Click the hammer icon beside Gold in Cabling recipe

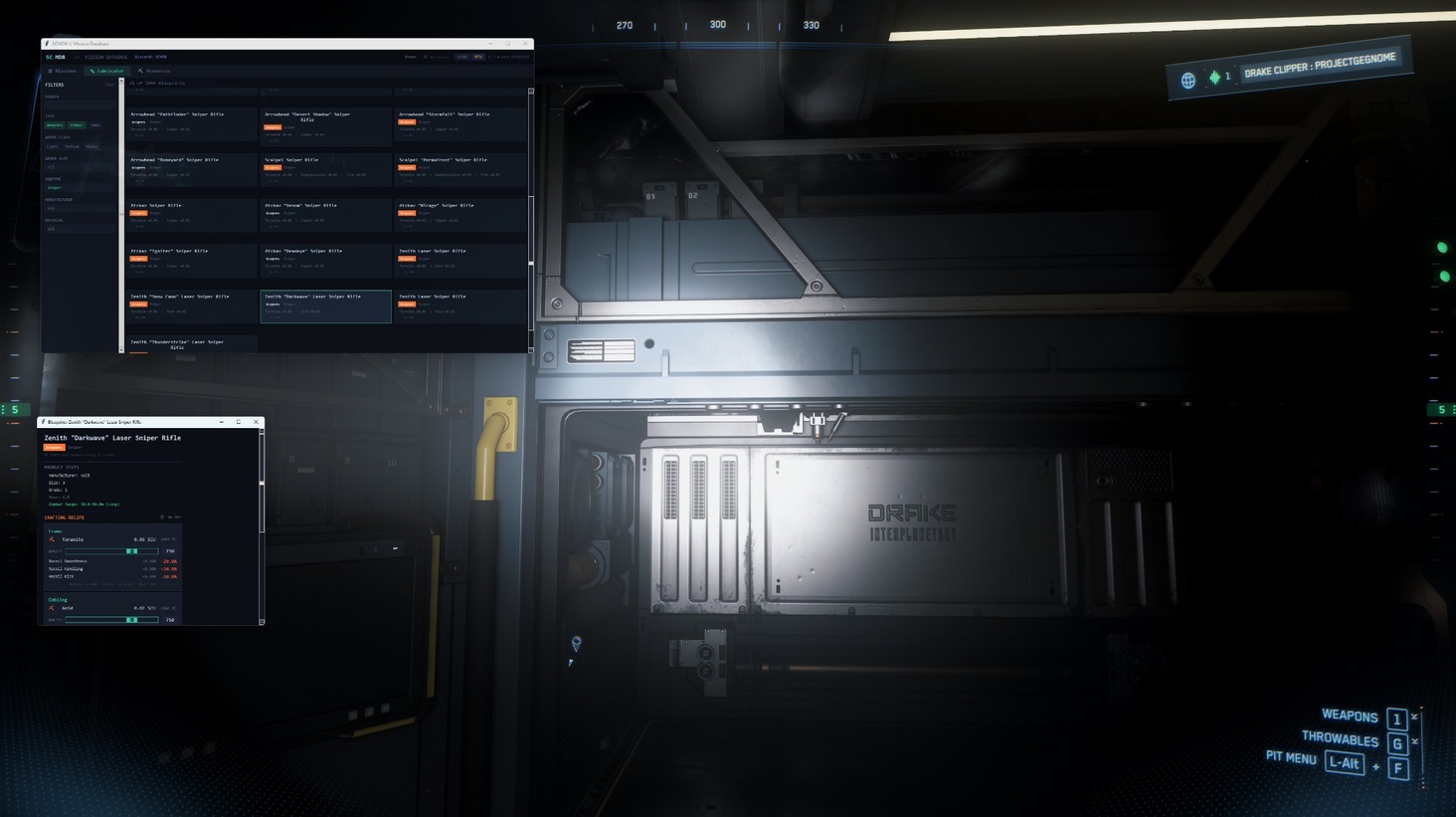[x=51, y=608]
